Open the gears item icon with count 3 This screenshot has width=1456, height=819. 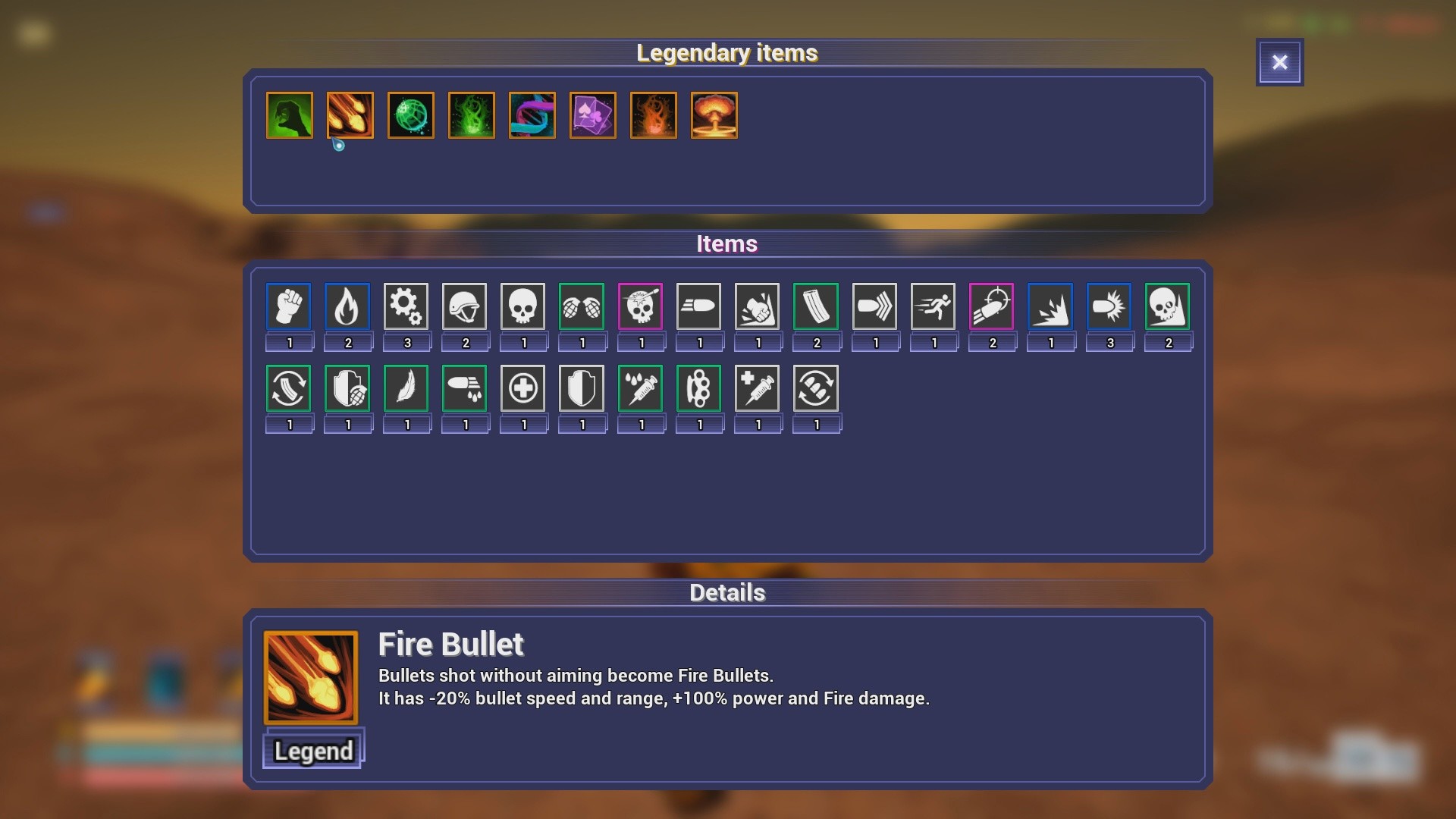pyautogui.click(x=407, y=306)
